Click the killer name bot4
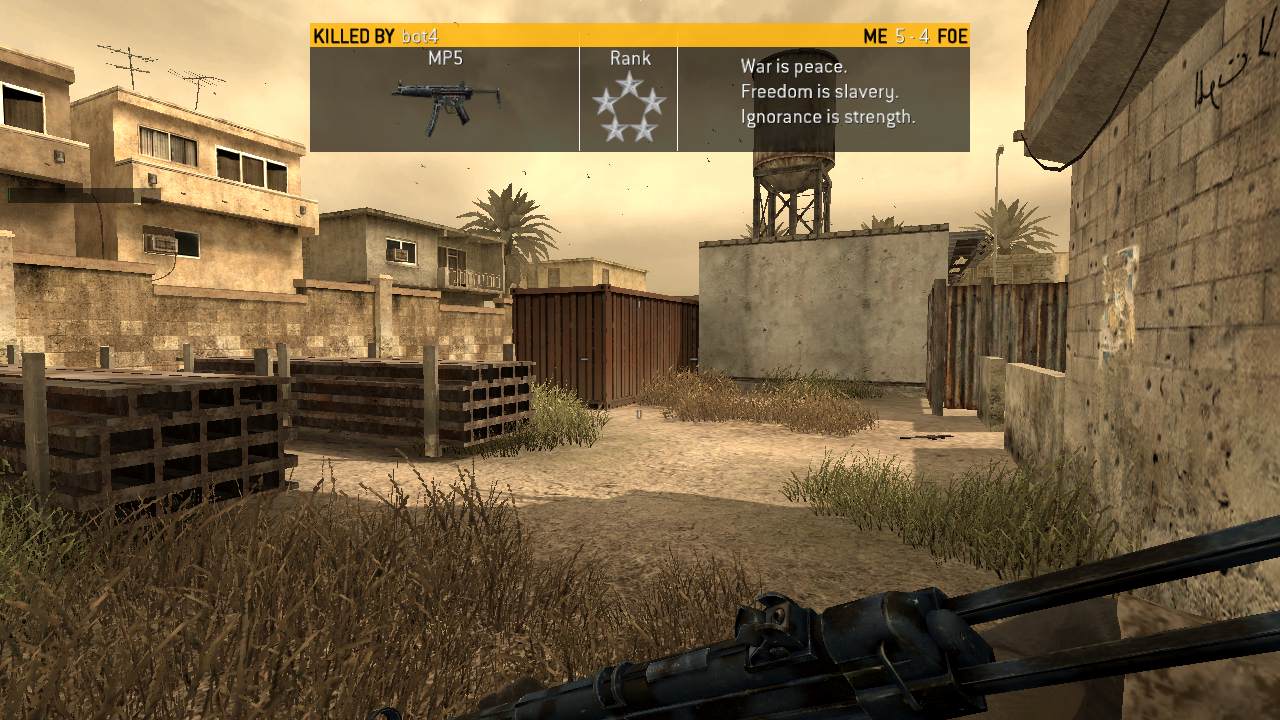Screen dimensions: 1280x720 click(x=420, y=37)
